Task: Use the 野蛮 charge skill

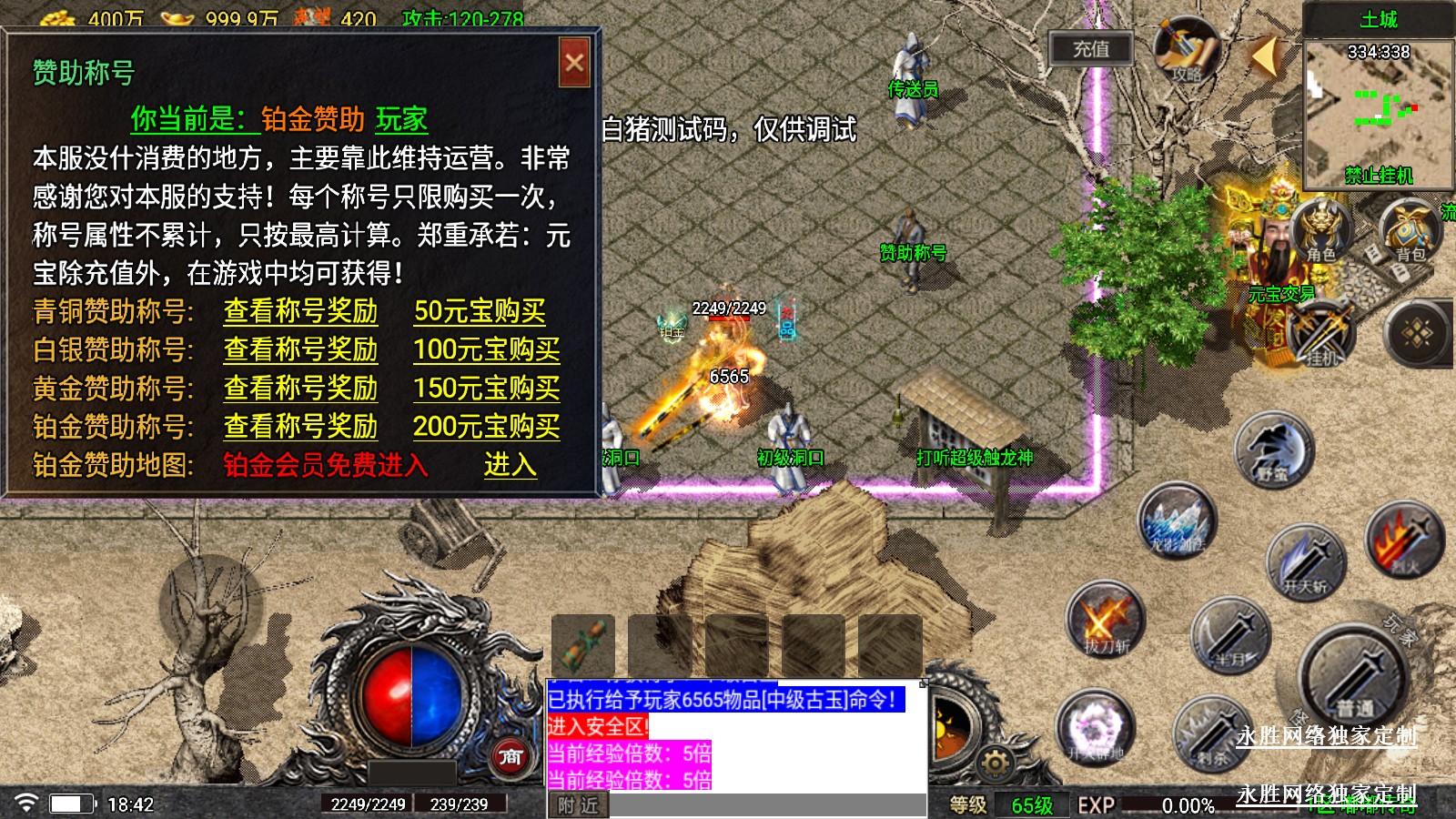Action: click(x=1273, y=451)
